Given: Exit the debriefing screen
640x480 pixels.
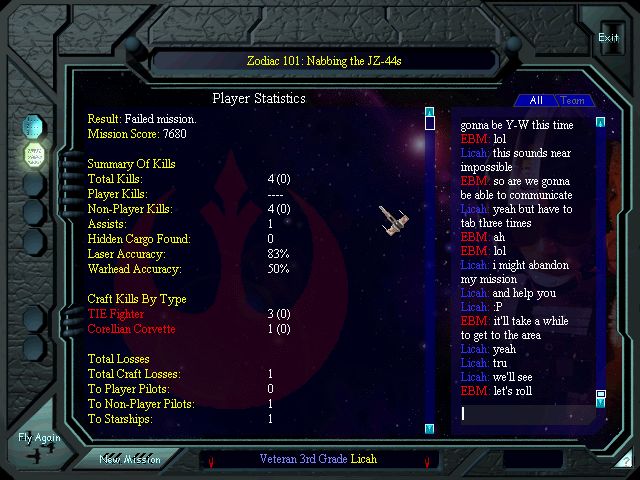Looking at the screenshot, I should (608, 37).
